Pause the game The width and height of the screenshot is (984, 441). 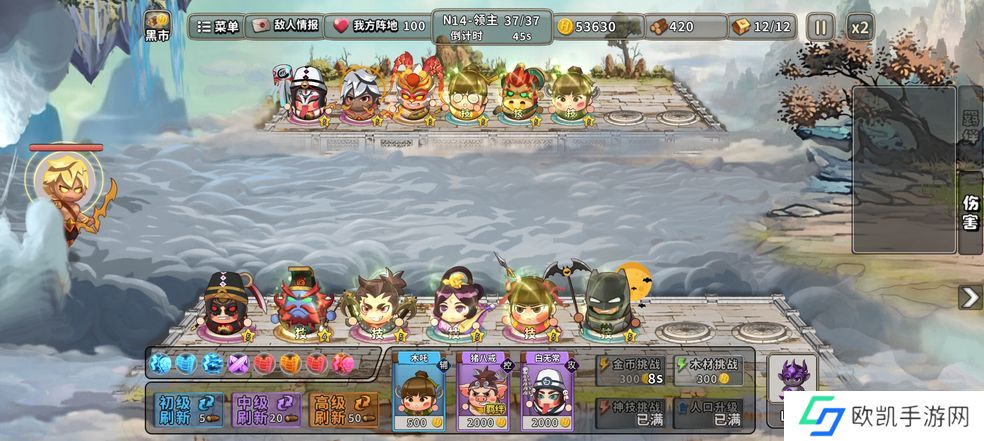click(819, 27)
